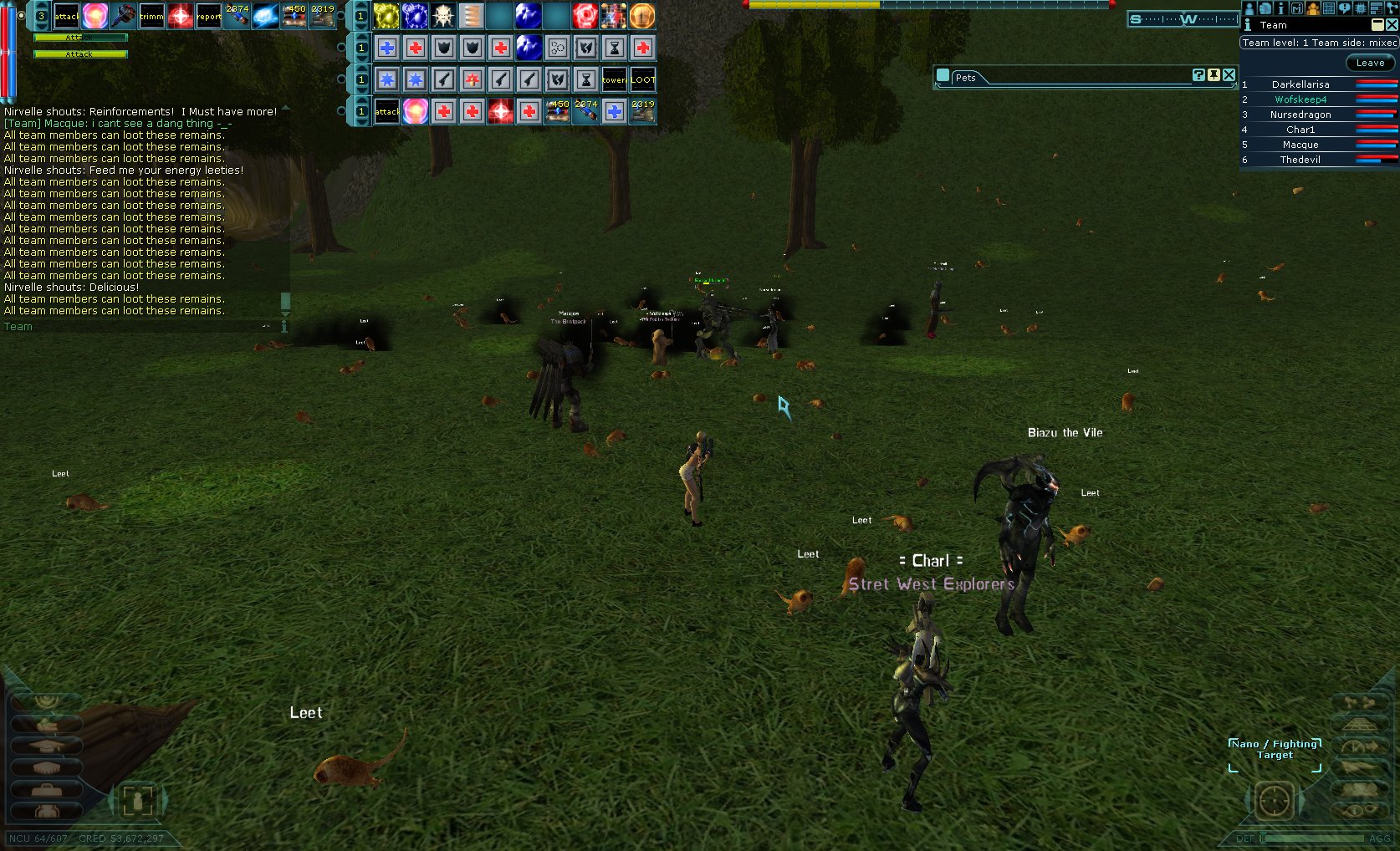This screenshot has height=851, width=1400.
Task: Trigger the 'trimm' macro slot
Action: pyautogui.click(x=151, y=16)
